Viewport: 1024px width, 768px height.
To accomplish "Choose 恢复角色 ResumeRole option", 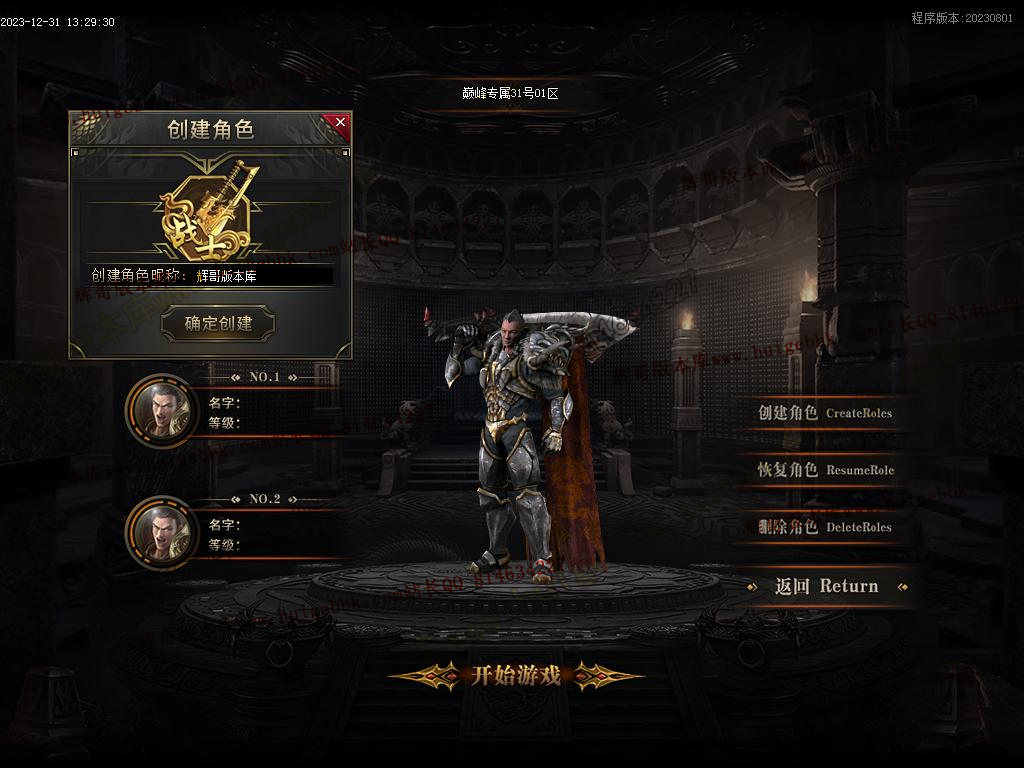I will [x=825, y=470].
